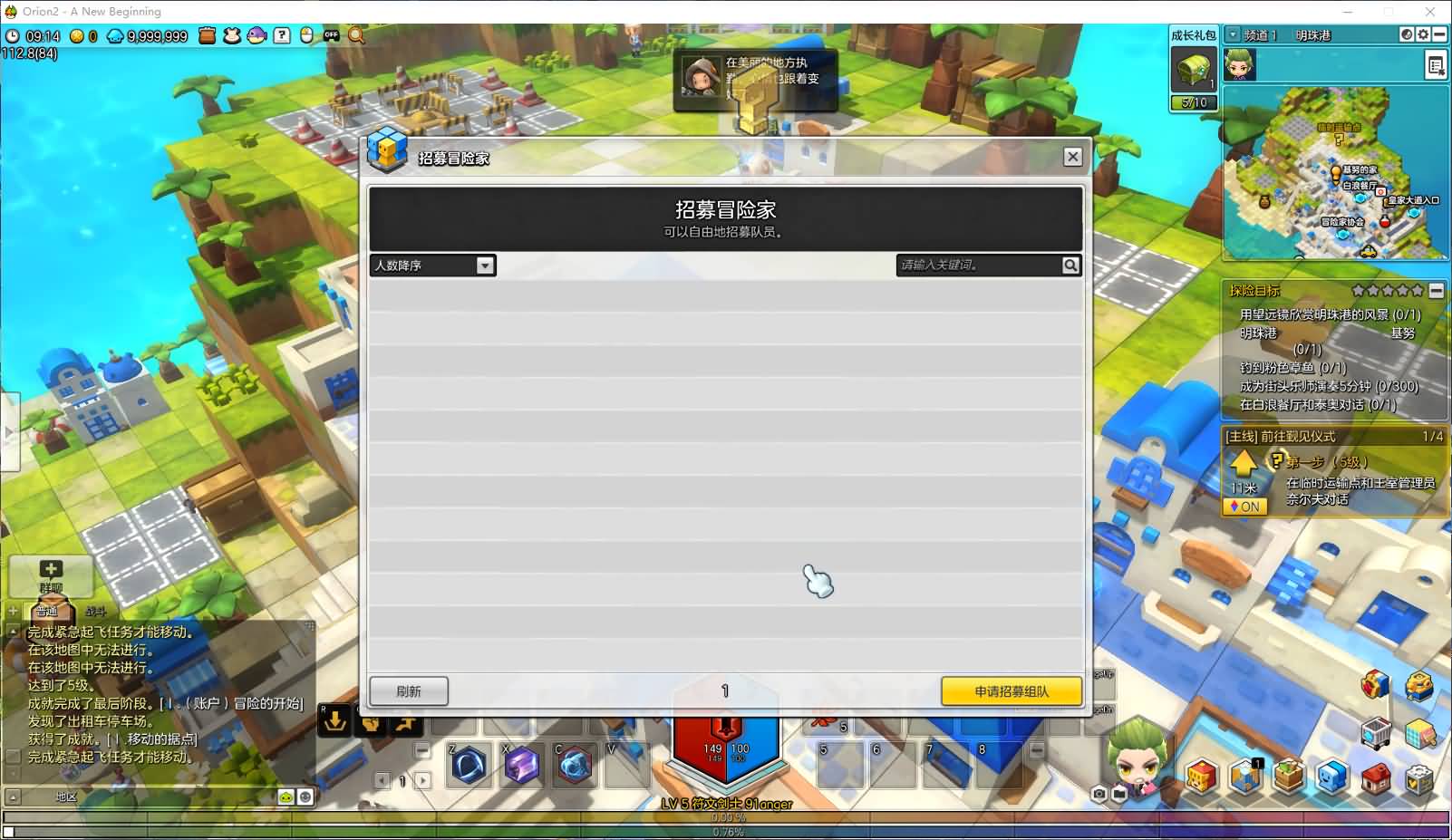Click the red house icon at bottom right
The width and height of the screenshot is (1452, 840).
[x=1378, y=777]
